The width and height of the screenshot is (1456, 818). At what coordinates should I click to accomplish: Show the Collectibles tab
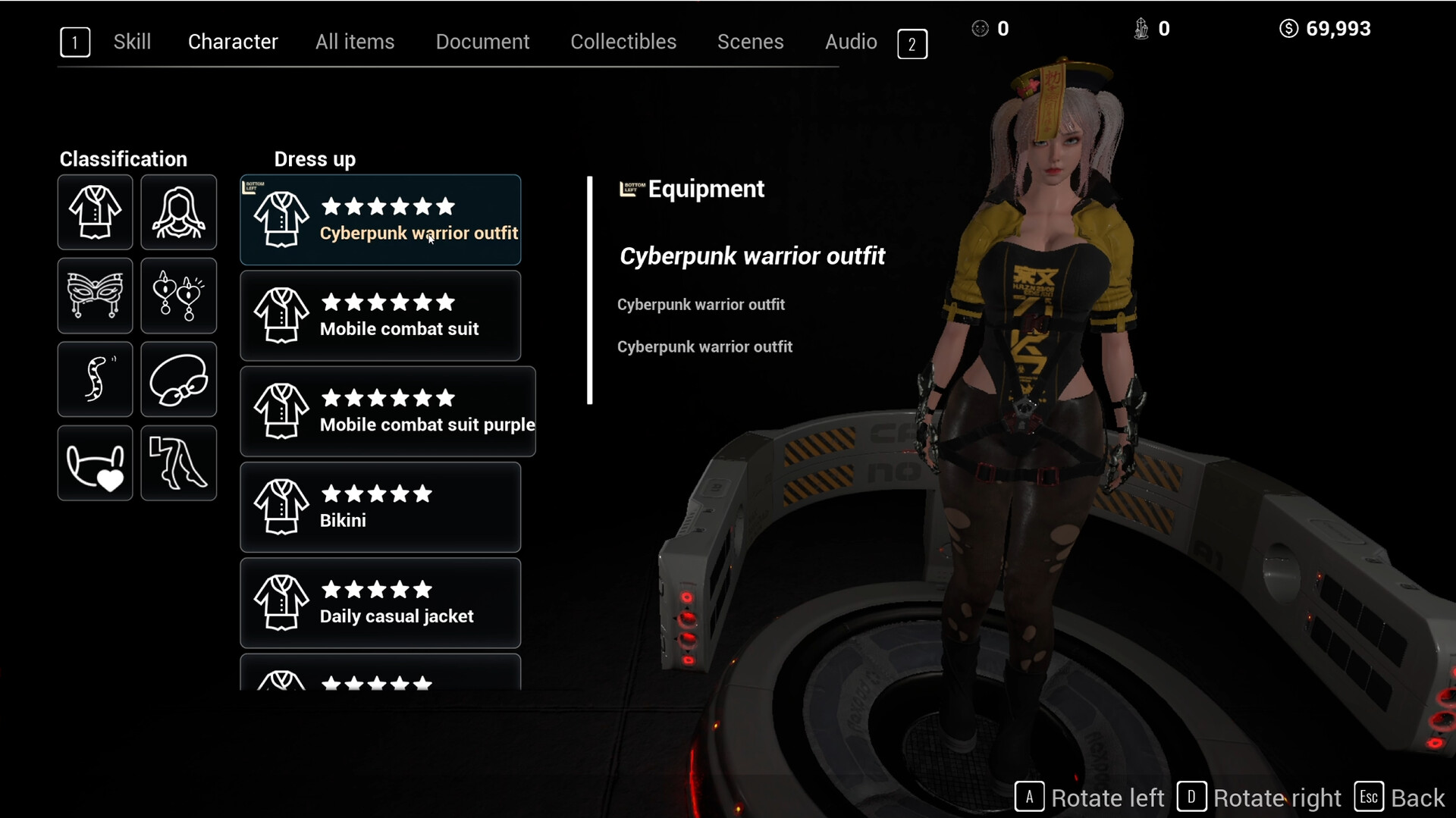[x=623, y=42]
